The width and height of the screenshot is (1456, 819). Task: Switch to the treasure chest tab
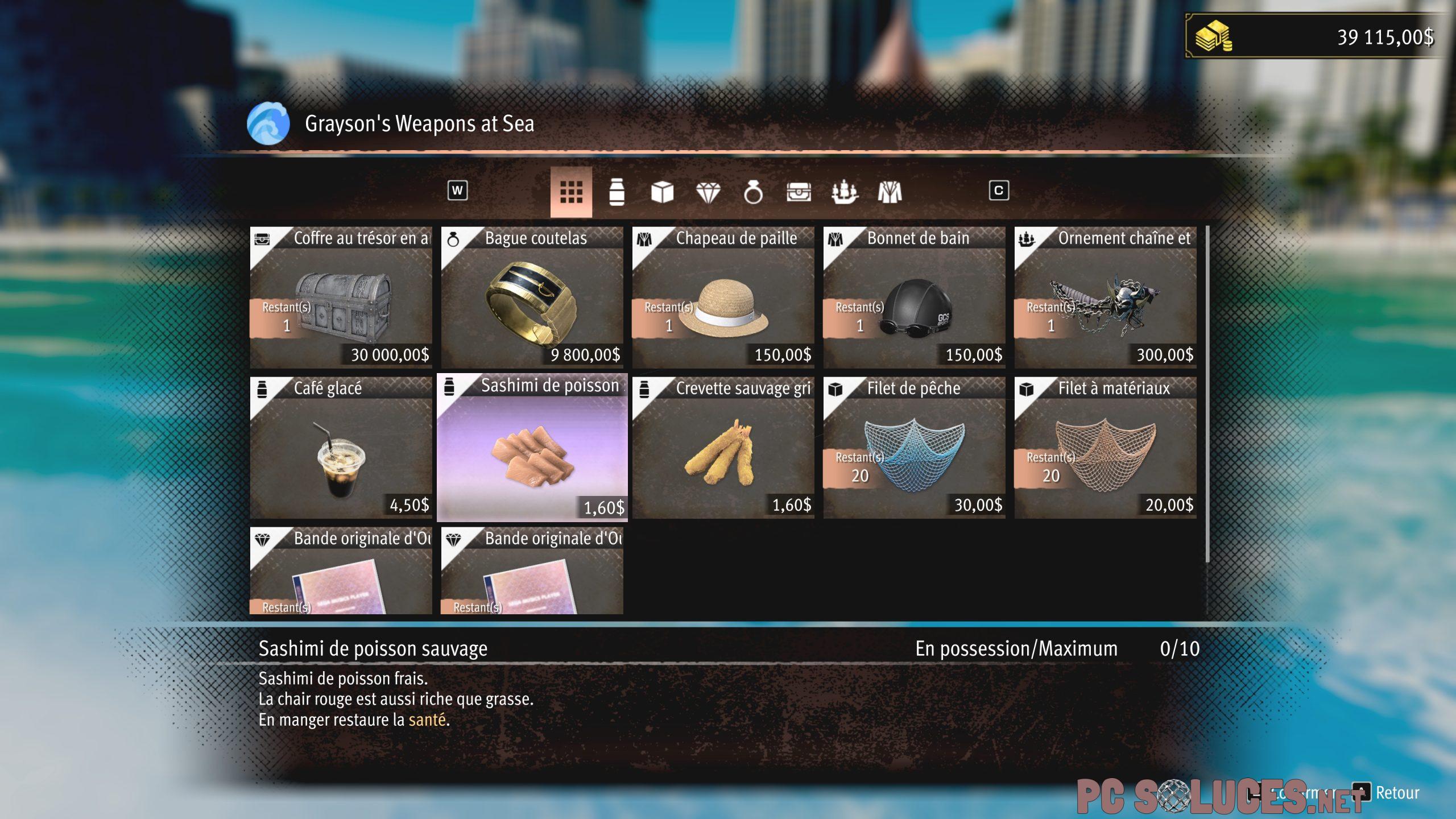799,192
